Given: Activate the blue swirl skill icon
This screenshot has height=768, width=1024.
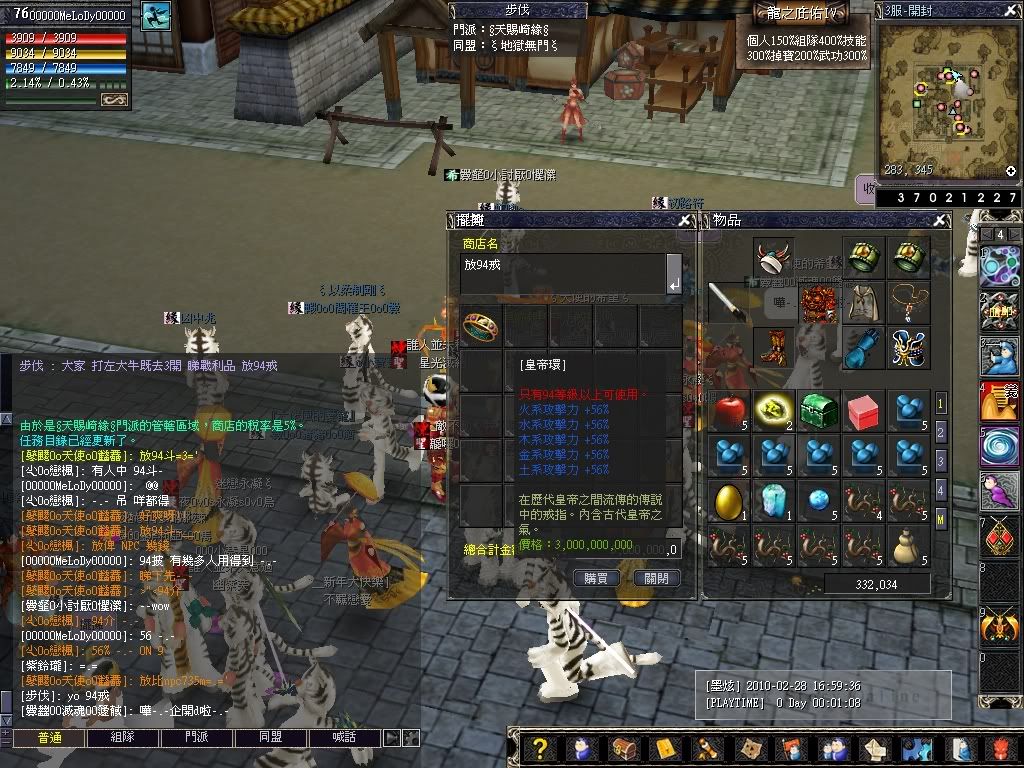Looking at the screenshot, I should click(x=999, y=445).
